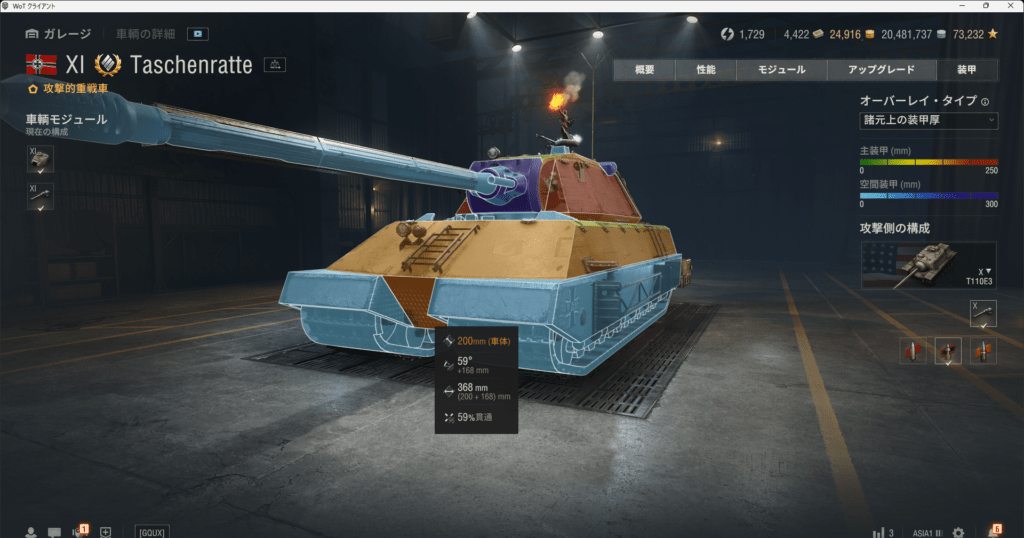Image resolution: width=1024 pixels, height=538 pixels.
Task: Switch to the 概要 tab
Action: pyautogui.click(x=644, y=70)
